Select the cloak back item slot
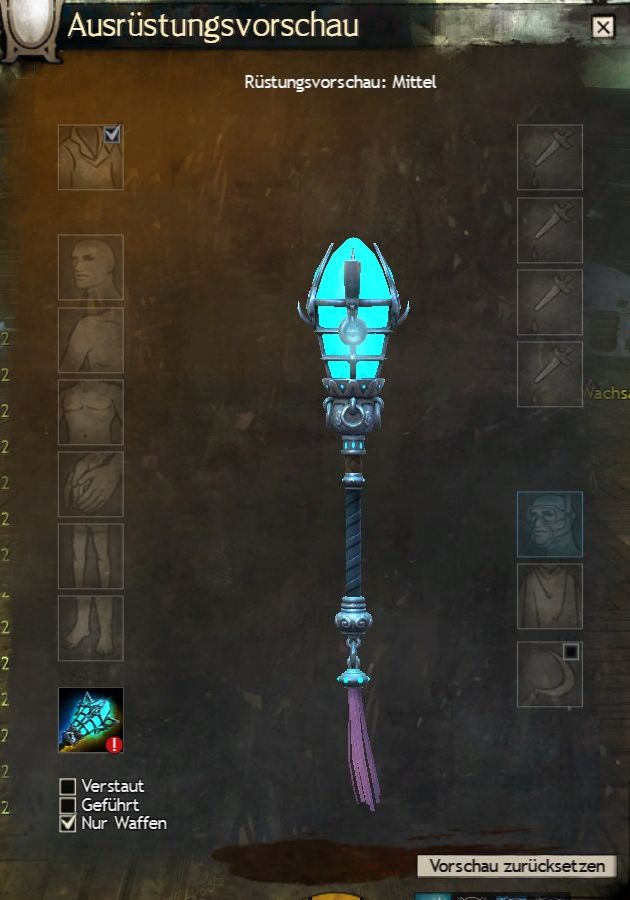Viewport: 630px width, 900px height. tap(549, 596)
